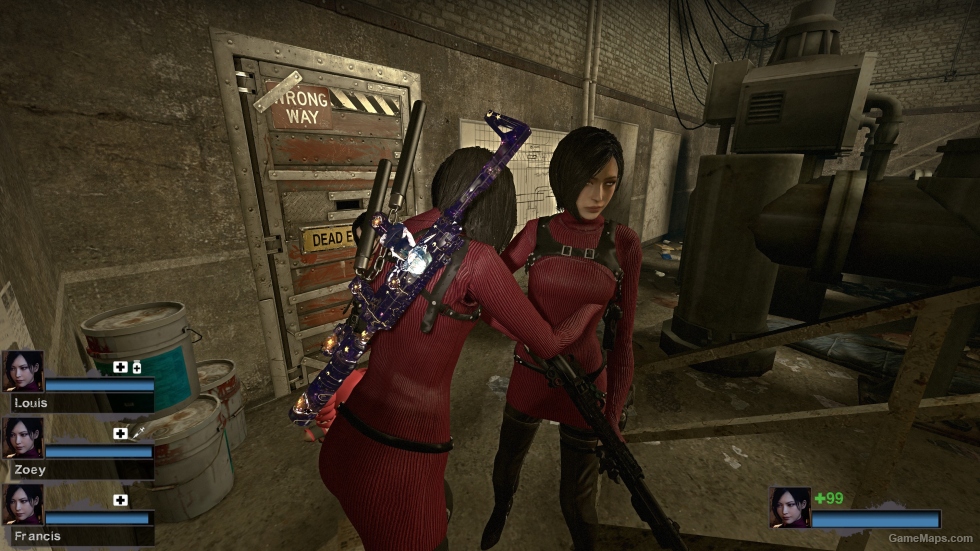Click Louis's first aid kit icon
Viewport: 980px width, 551px height.
click(120, 368)
